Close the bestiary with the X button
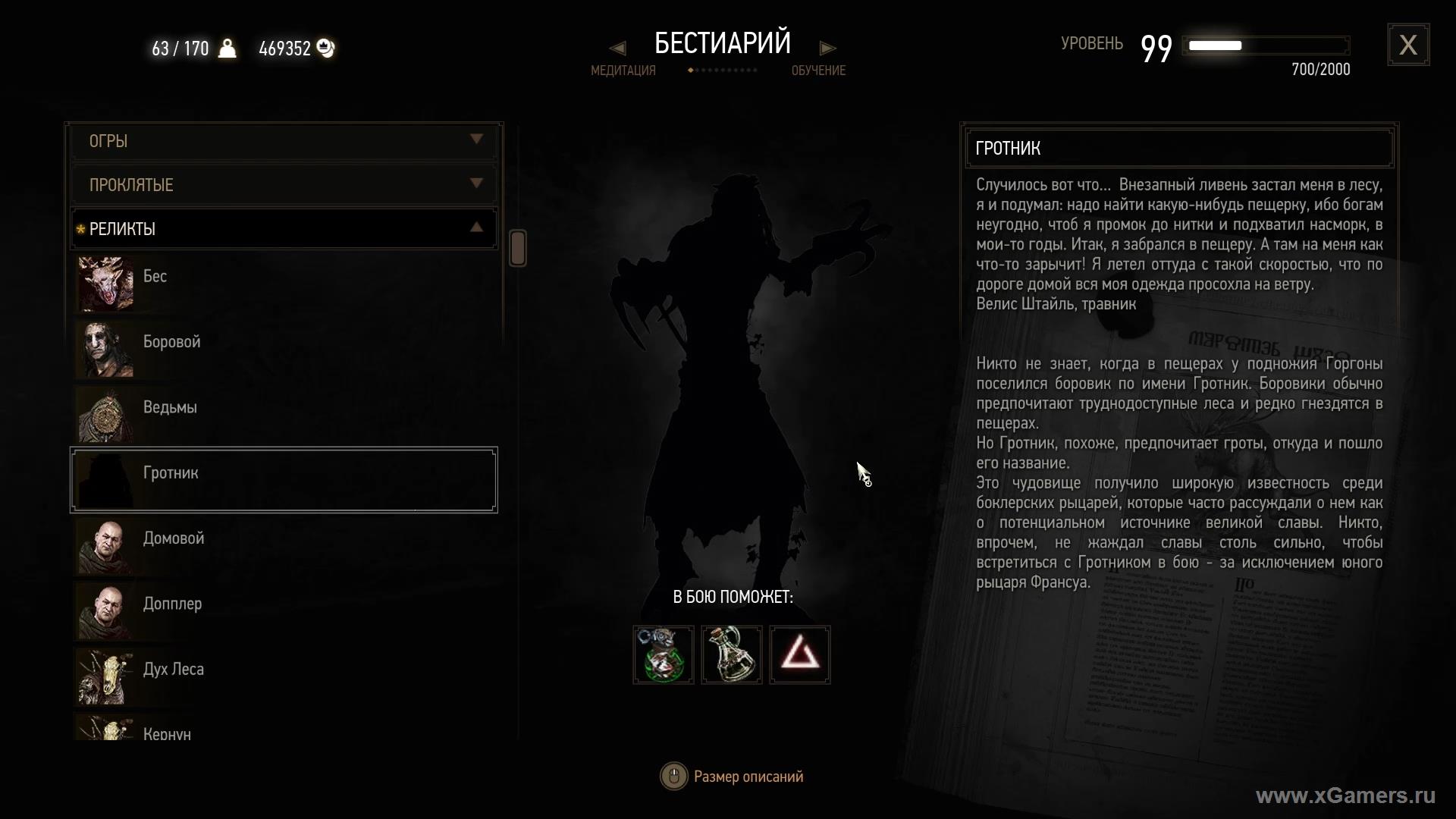This screenshot has height=819, width=1456. tap(1408, 45)
